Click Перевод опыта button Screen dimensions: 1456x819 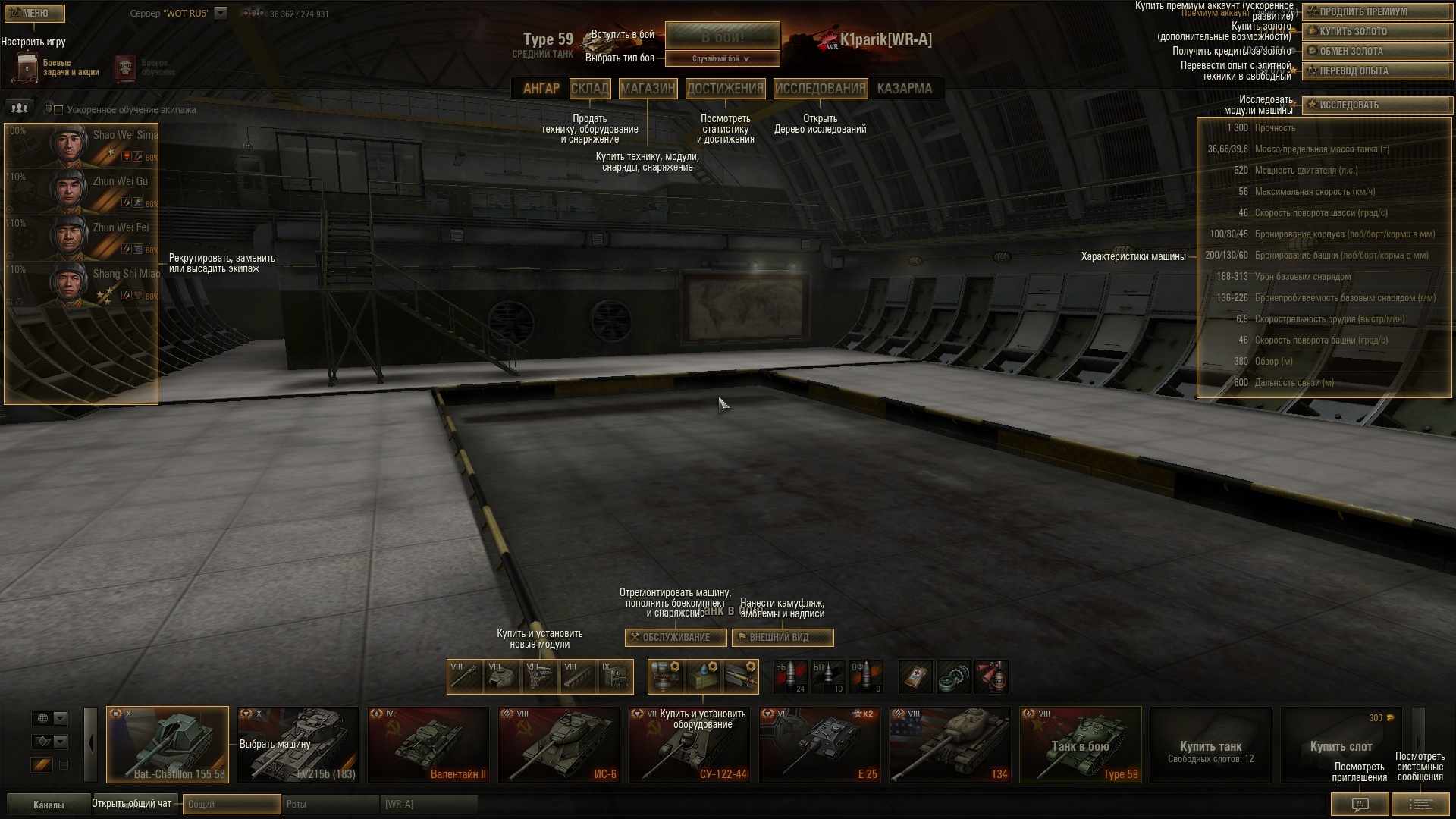(1376, 71)
